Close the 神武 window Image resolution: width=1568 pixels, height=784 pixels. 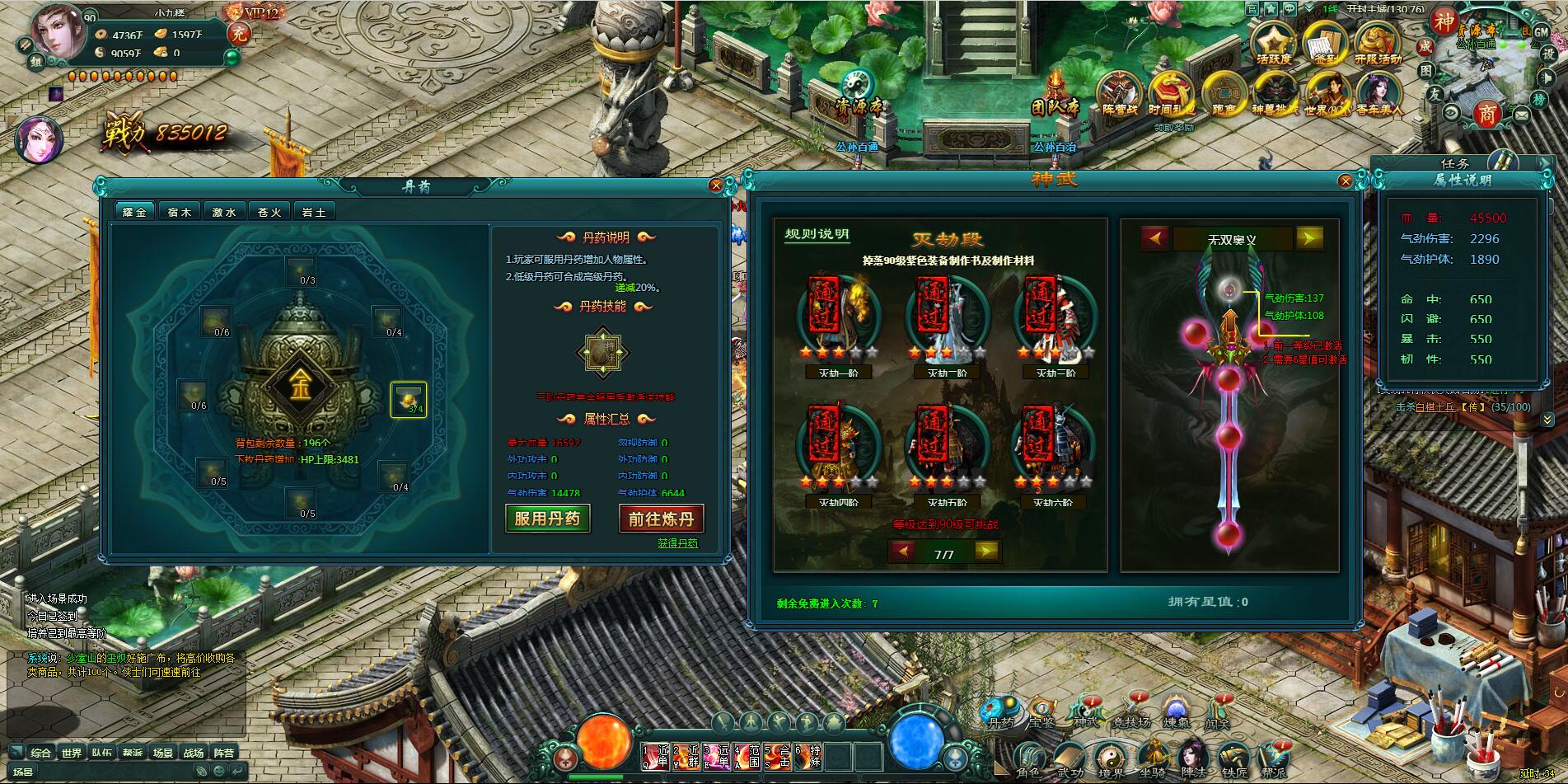pos(1346,181)
